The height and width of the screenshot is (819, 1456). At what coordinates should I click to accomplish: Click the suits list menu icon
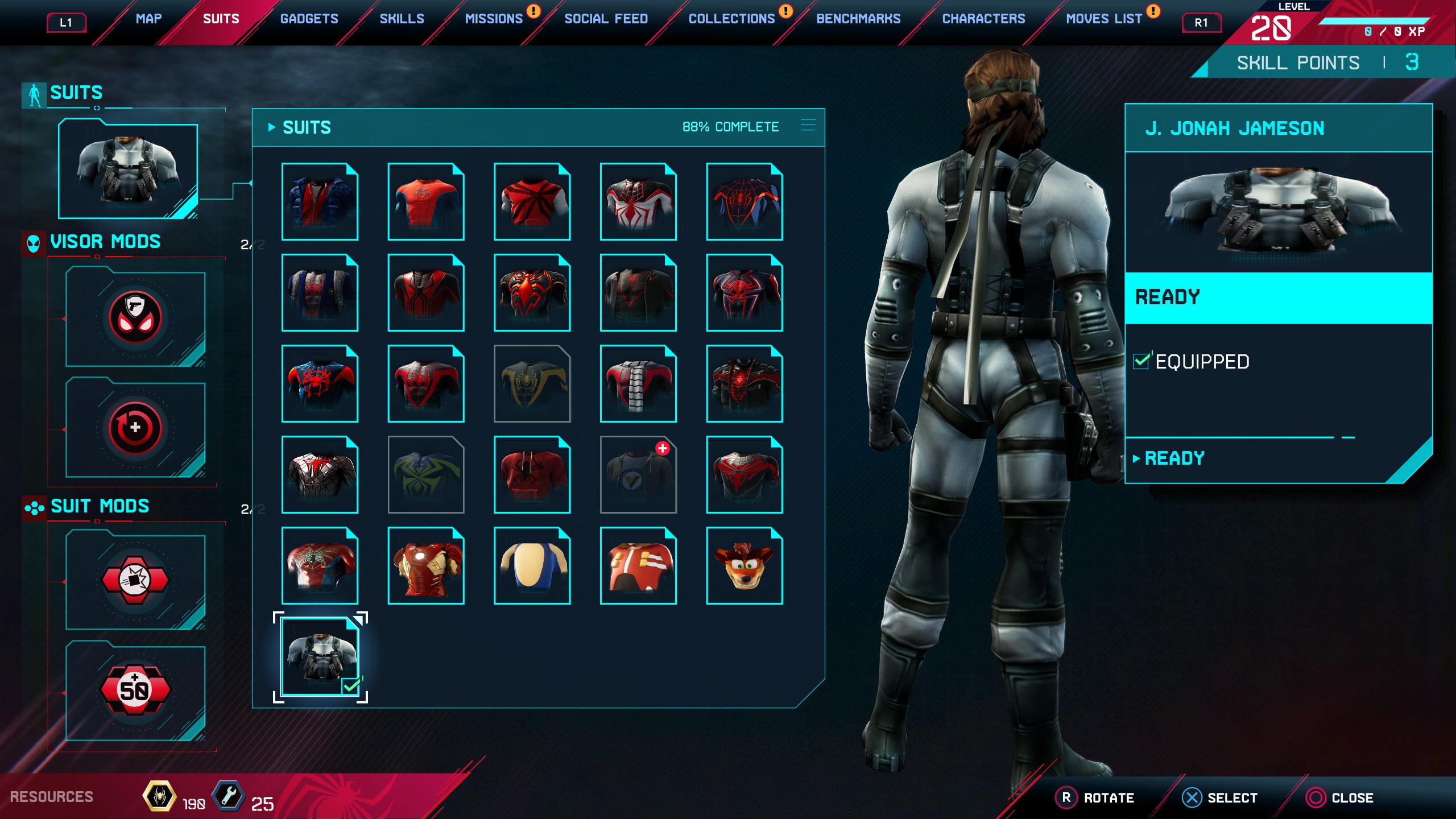coord(808,125)
